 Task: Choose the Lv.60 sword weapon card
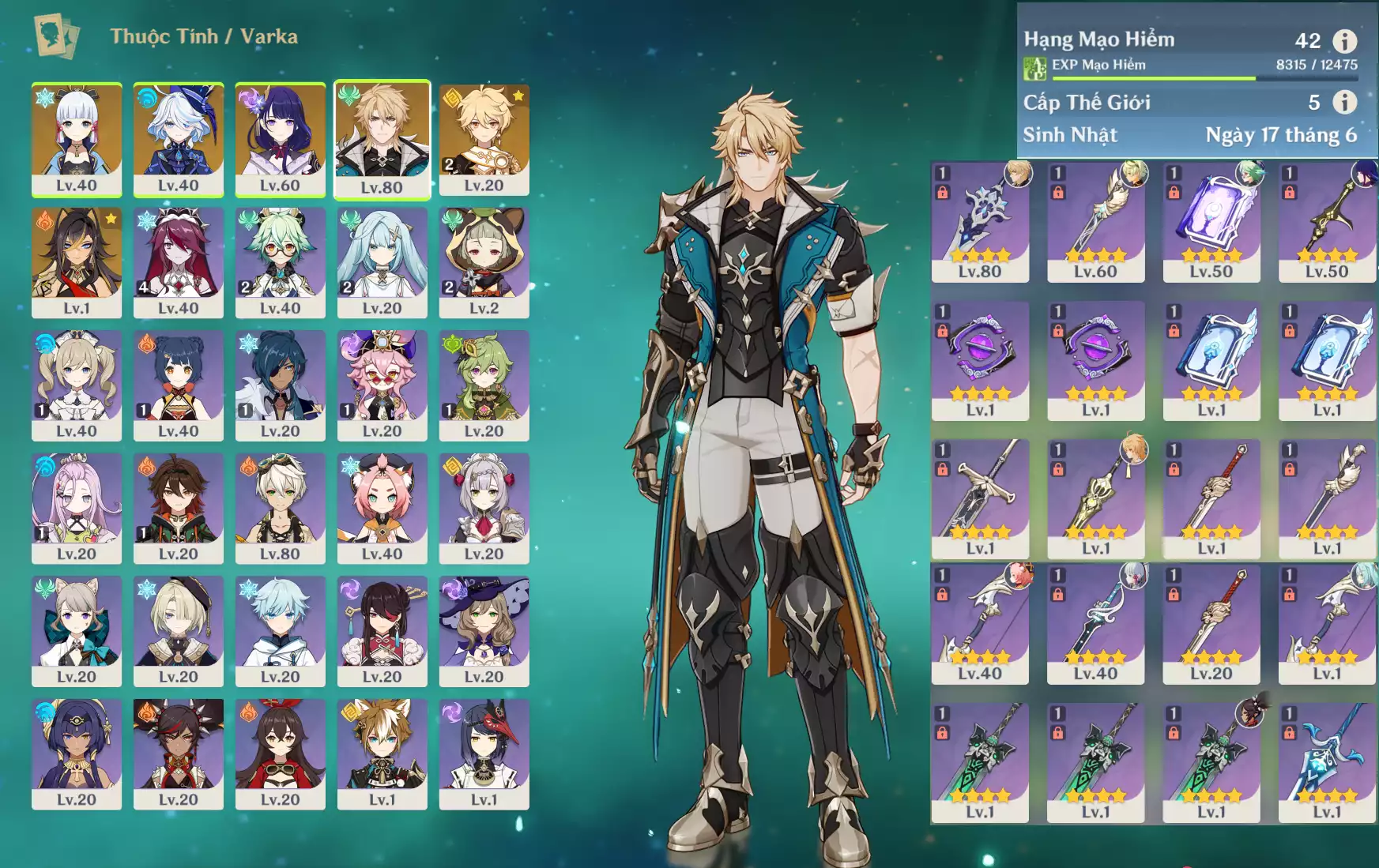(x=1096, y=222)
